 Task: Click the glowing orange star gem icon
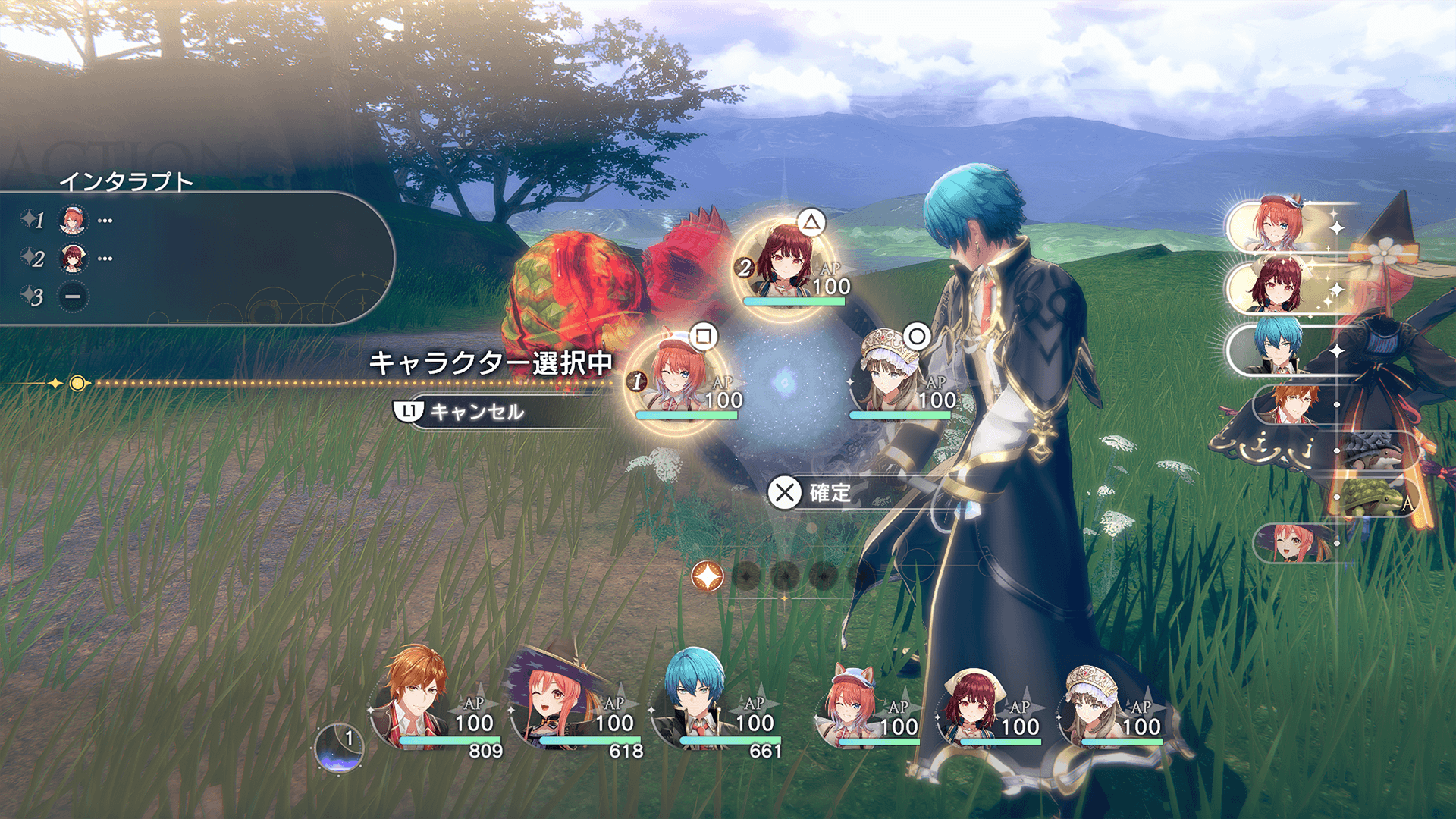pyautogui.click(x=708, y=577)
